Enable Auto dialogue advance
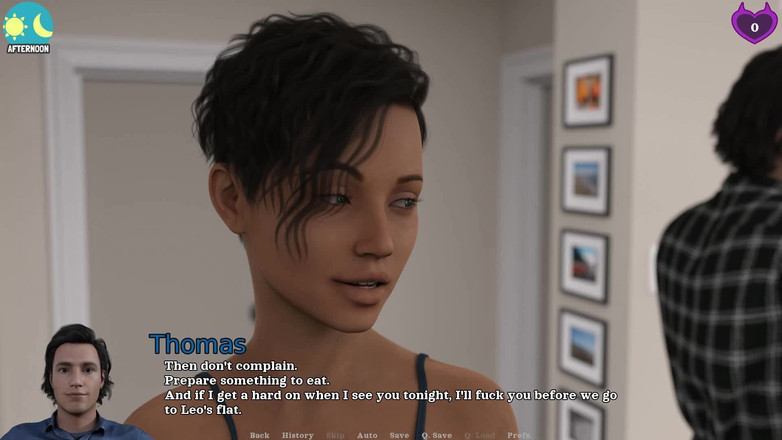 tap(367, 435)
